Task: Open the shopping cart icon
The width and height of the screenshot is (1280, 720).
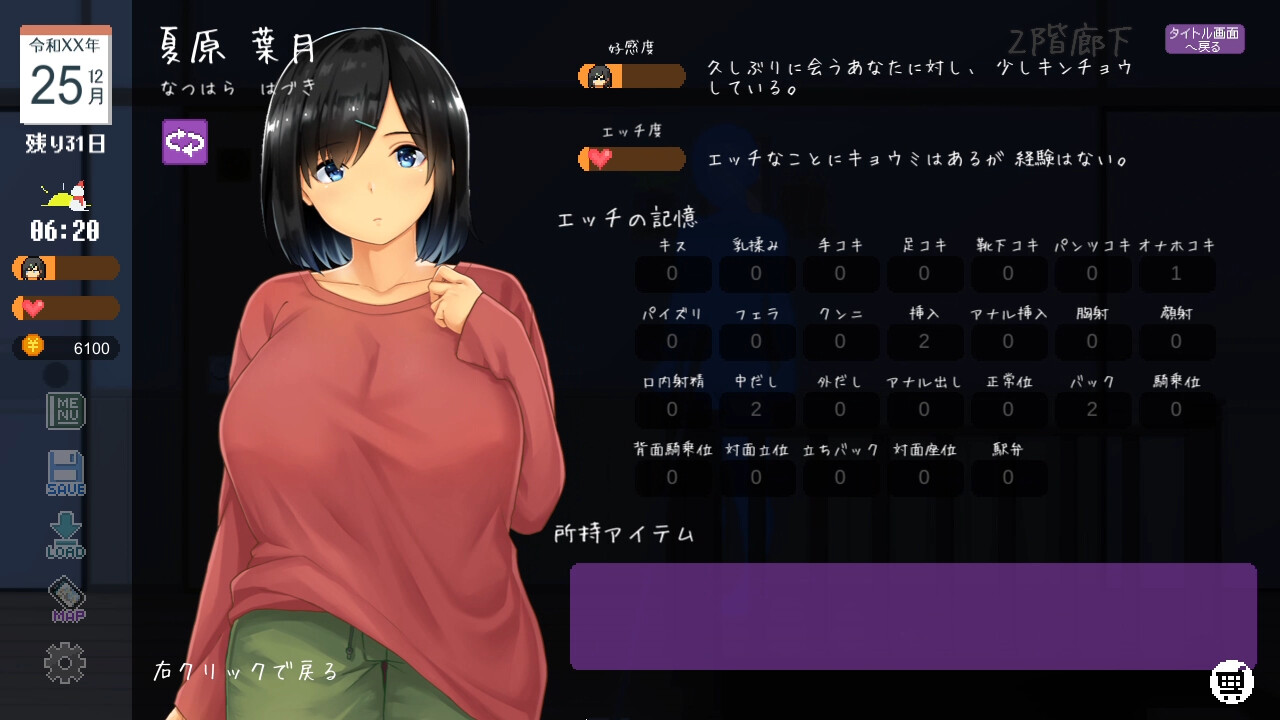Action: 1231,682
